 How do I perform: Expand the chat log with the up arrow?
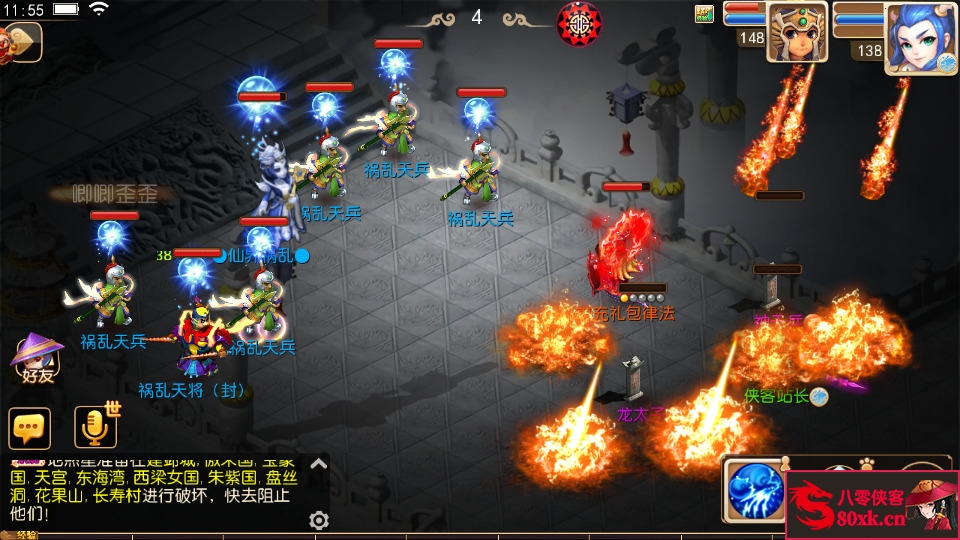(x=319, y=463)
